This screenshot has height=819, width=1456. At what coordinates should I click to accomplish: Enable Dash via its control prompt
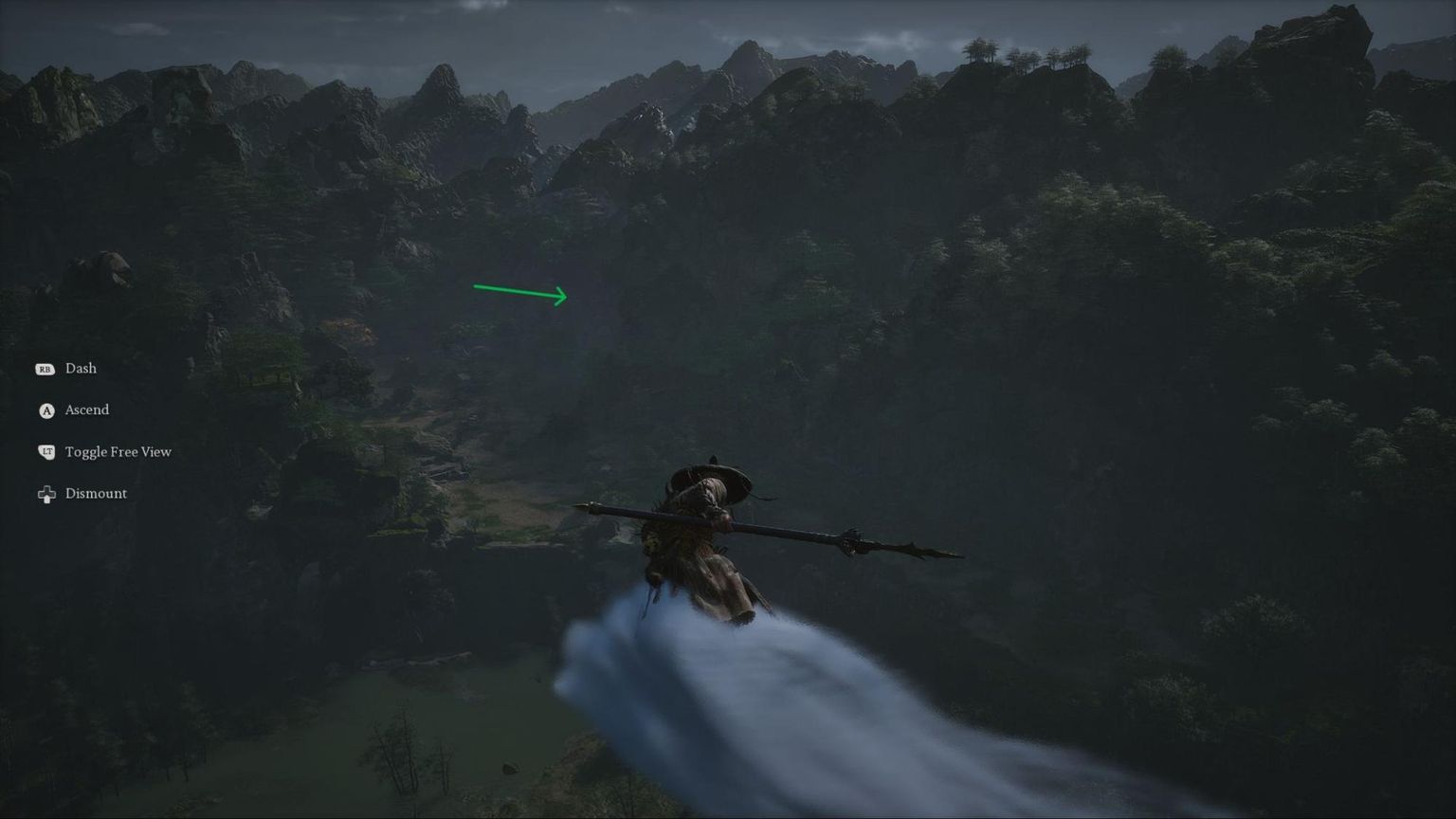point(80,369)
